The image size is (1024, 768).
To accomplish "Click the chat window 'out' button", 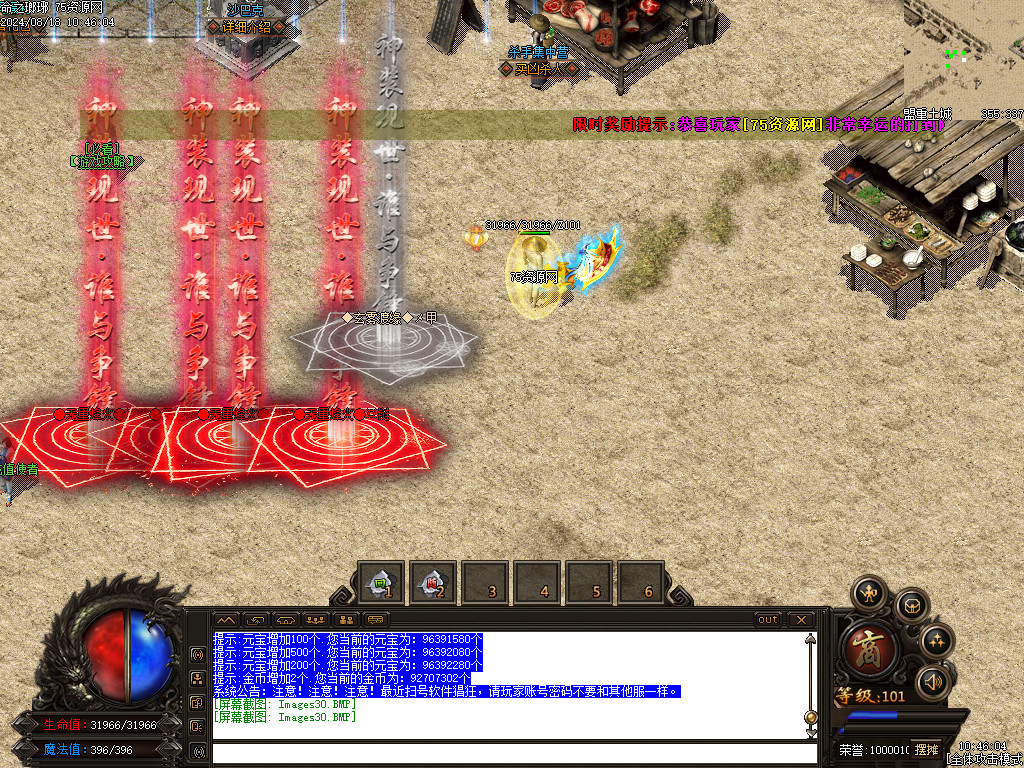I will [768, 620].
